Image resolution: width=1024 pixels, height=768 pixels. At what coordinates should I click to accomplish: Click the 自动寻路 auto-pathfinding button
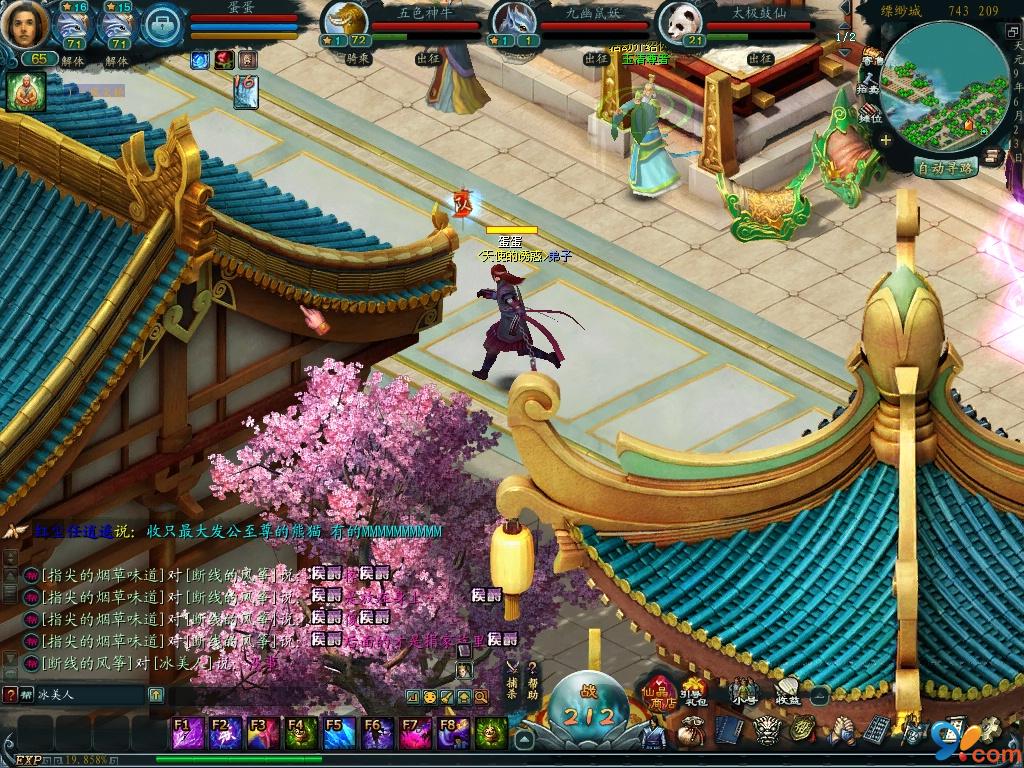tap(945, 168)
